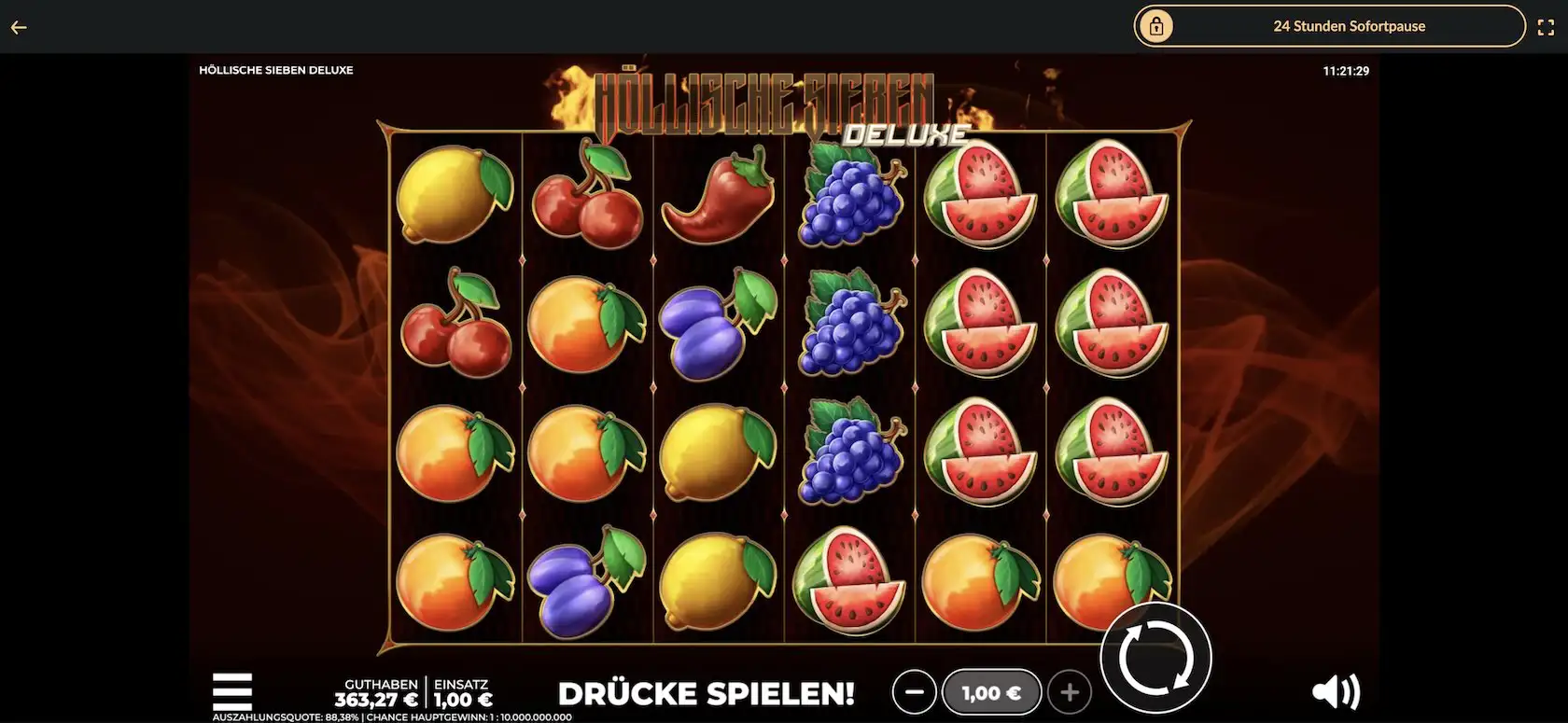The image size is (1568, 723).
Task: Activate 24 Stunden Sofortpause
Action: (x=1351, y=26)
